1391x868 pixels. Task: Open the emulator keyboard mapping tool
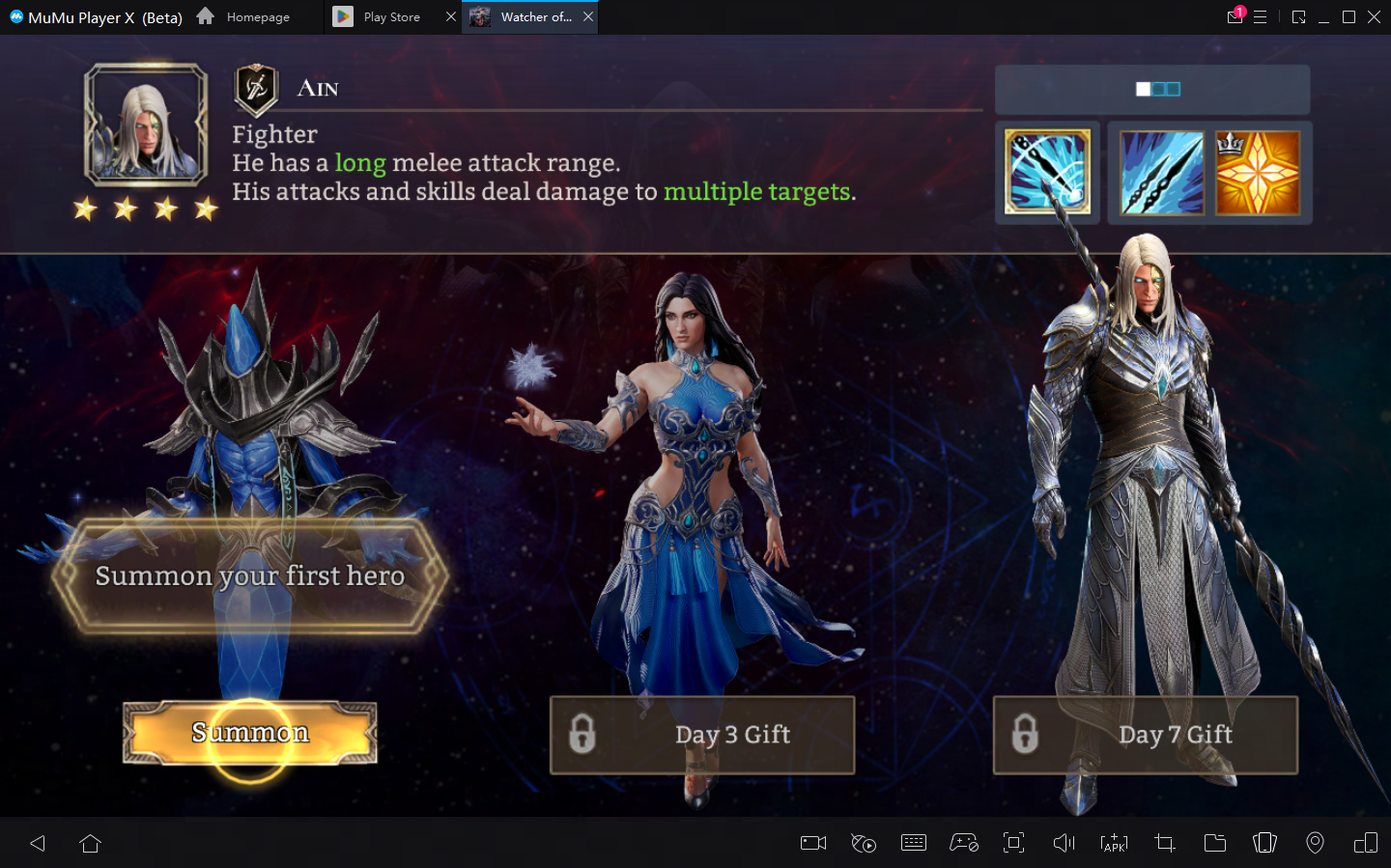(913, 843)
